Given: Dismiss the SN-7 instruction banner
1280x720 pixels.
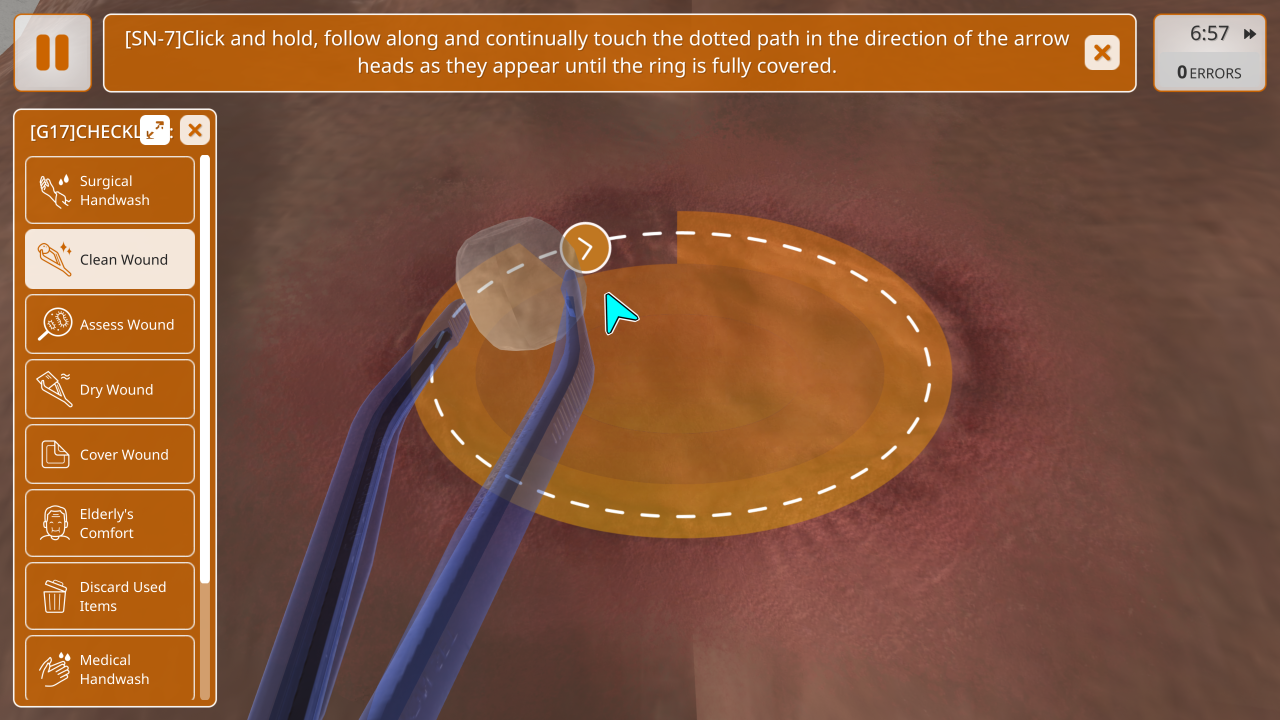Looking at the screenshot, I should click(x=1102, y=53).
